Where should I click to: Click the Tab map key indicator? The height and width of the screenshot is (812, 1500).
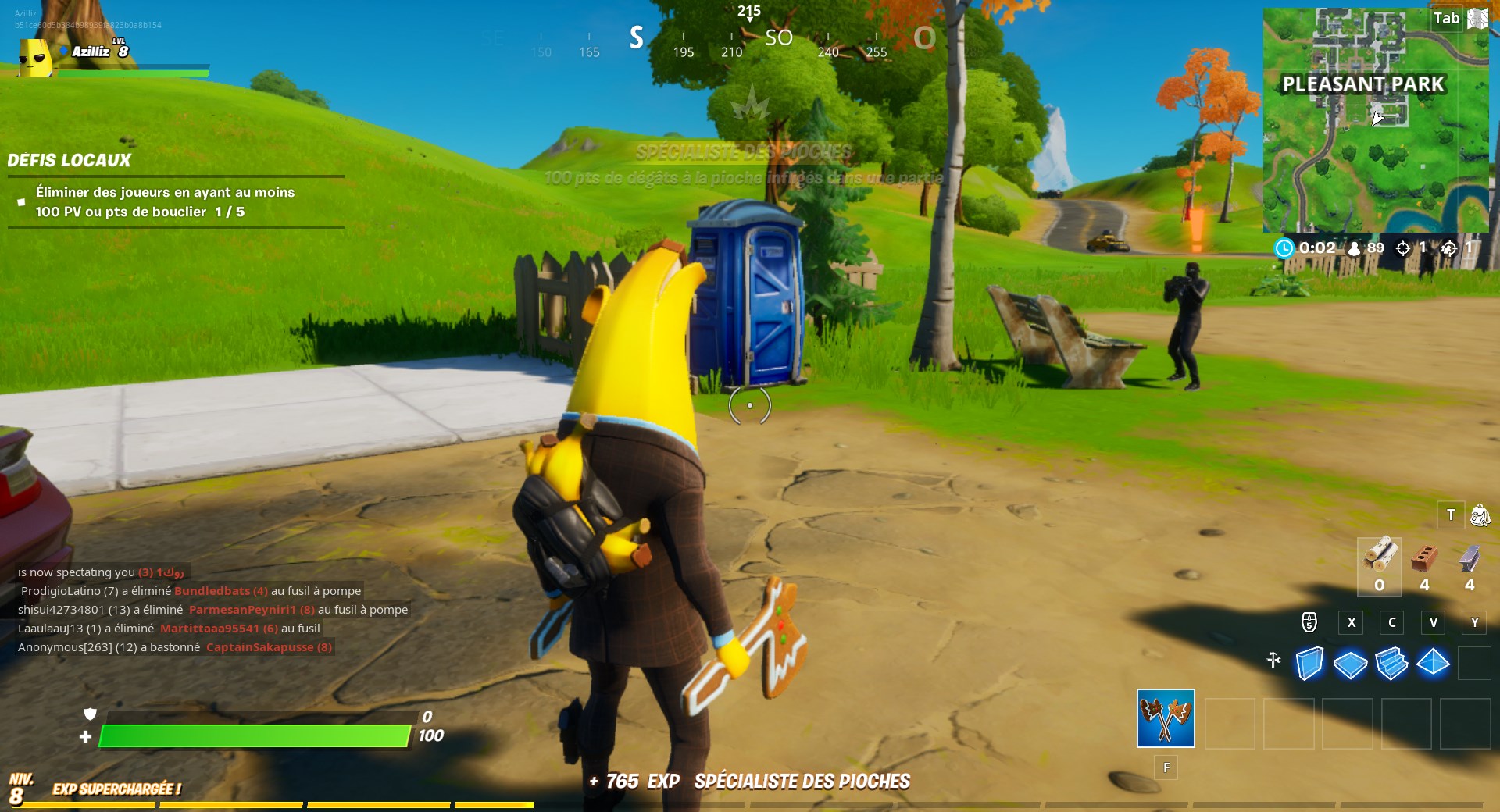click(1447, 17)
